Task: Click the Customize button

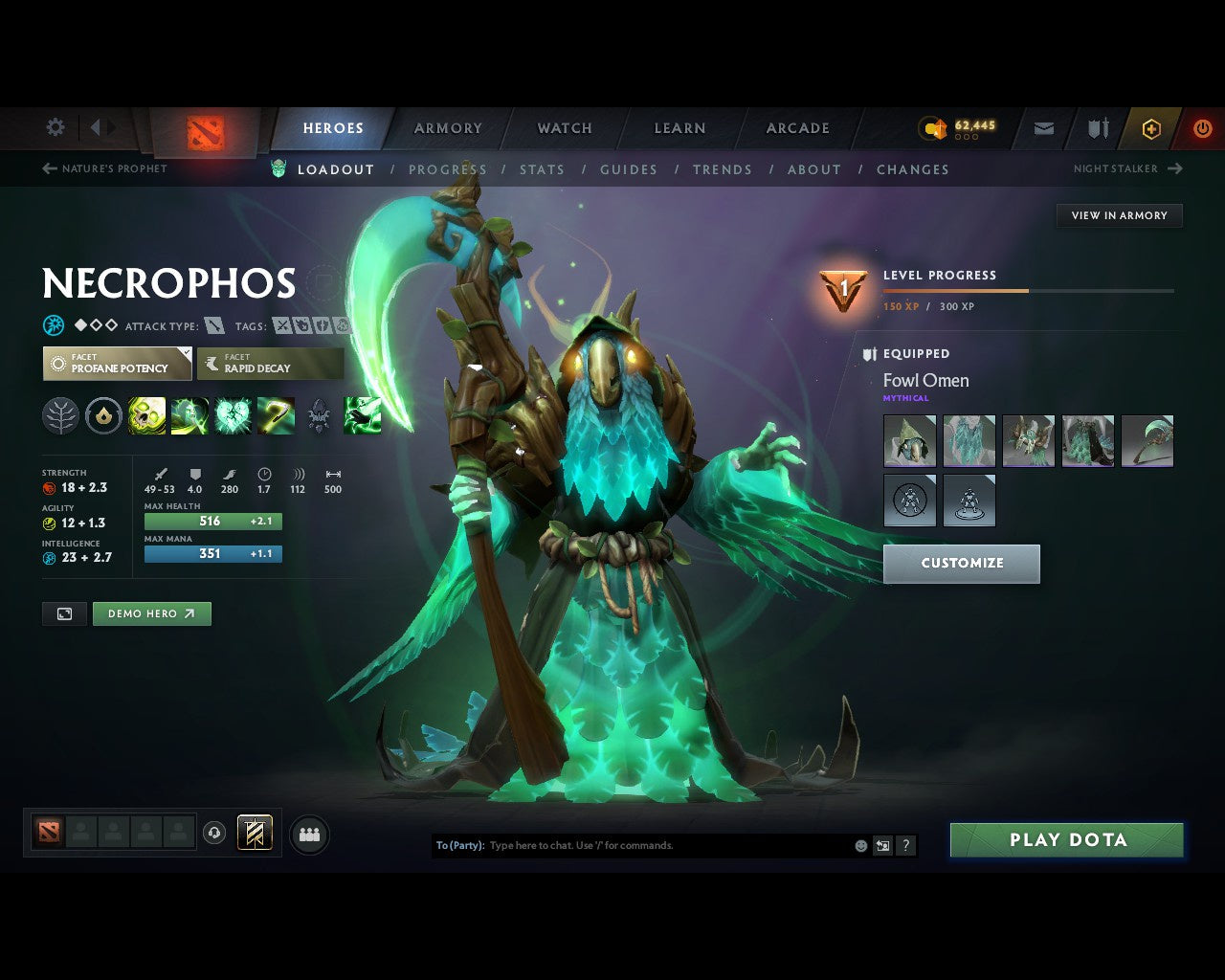Action: [x=961, y=564]
